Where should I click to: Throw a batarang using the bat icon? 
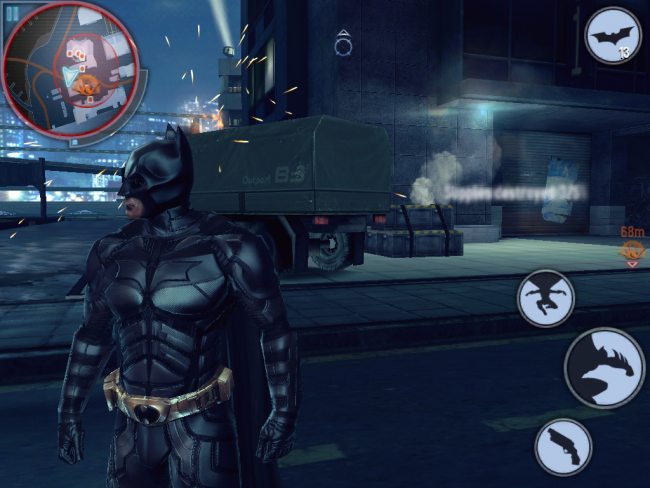[612, 37]
